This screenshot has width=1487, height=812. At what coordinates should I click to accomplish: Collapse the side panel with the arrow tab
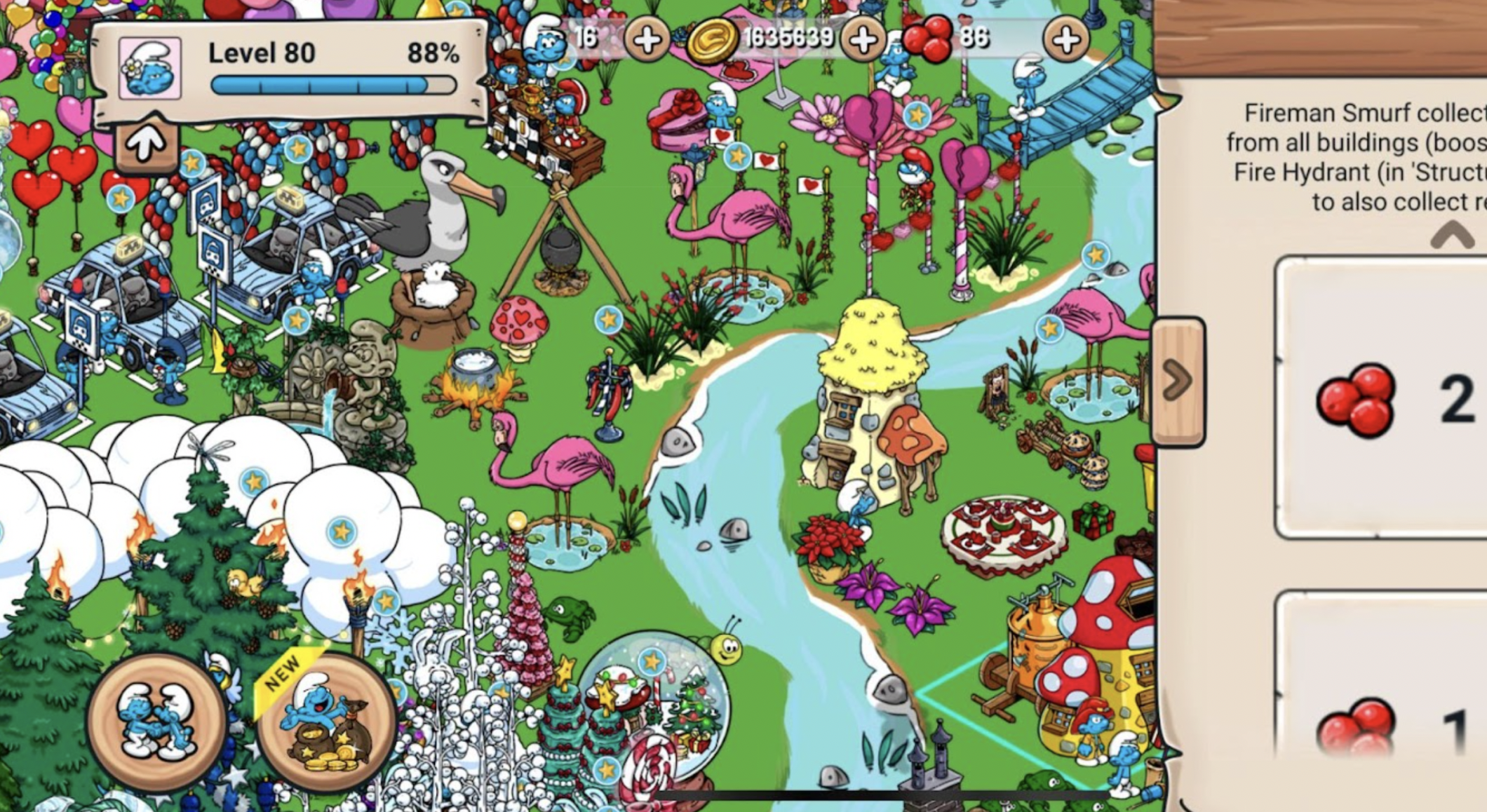pyautogui.click(x=1178, y=382)
